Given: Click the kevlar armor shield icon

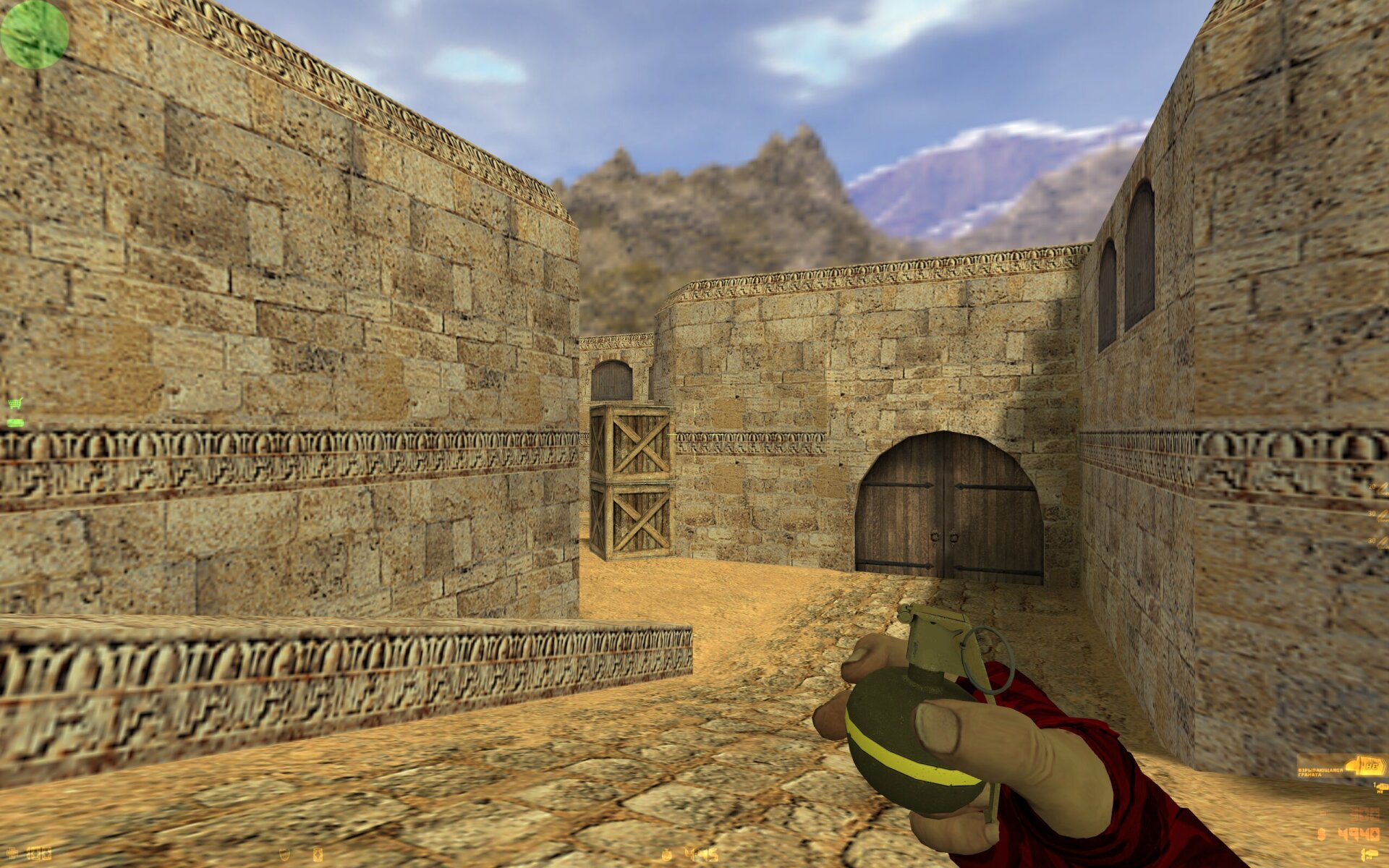Looking at the screenshot, I should pyautogui.click(x=286, y=854).
